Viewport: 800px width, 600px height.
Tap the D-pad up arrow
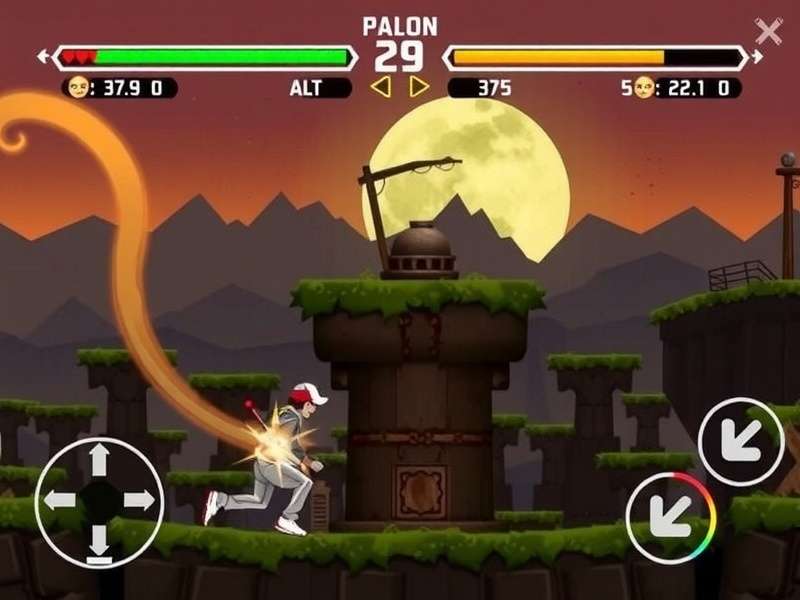coord(98,460)
